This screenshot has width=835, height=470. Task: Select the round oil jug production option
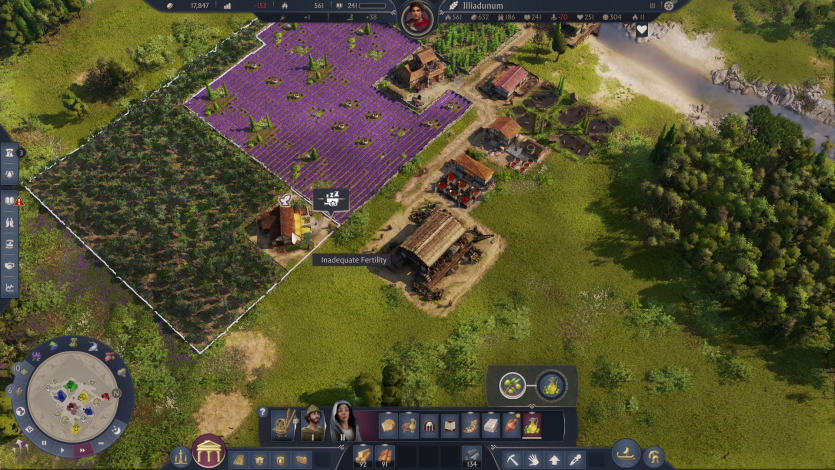click(551, 385)
